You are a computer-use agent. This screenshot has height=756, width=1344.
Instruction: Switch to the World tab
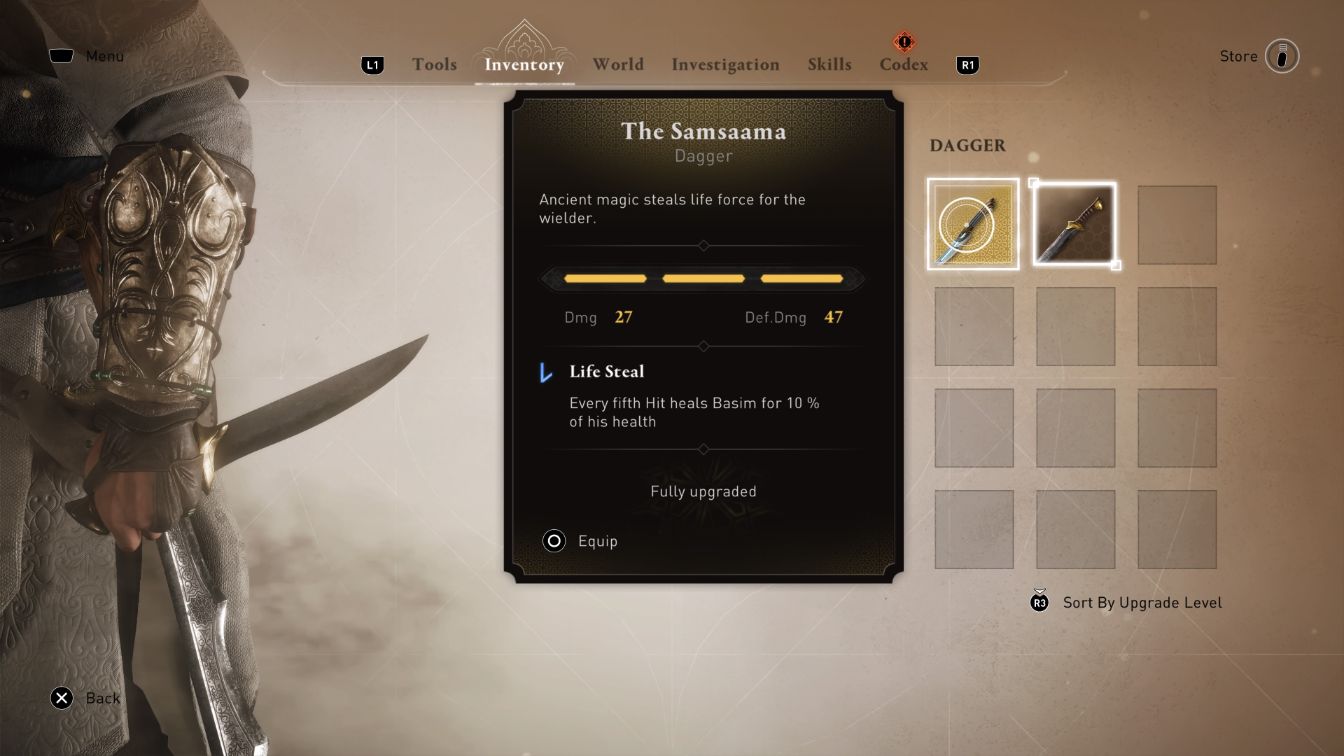click(618, 64)
